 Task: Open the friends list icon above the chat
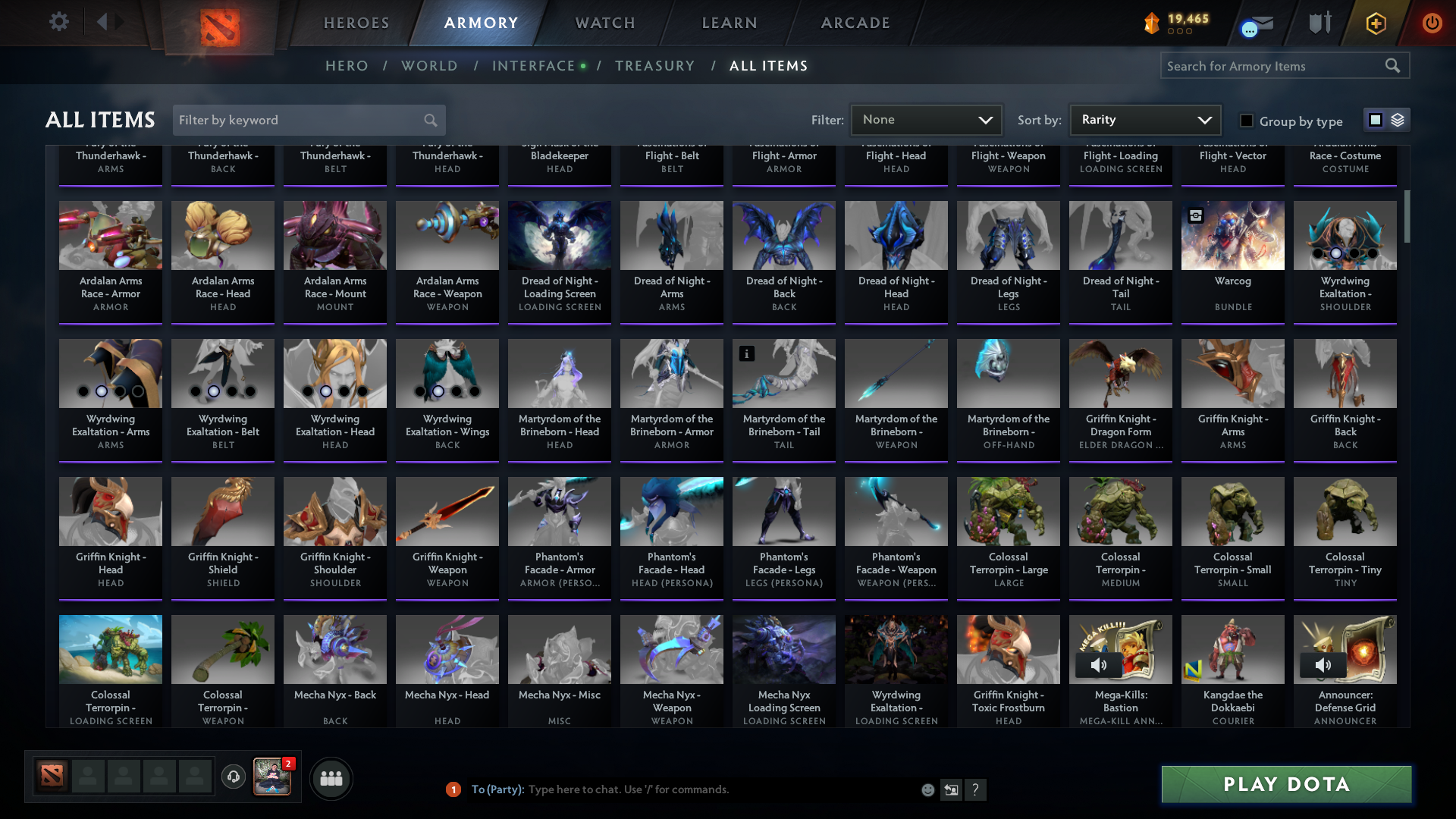click(x=330, y=778)
